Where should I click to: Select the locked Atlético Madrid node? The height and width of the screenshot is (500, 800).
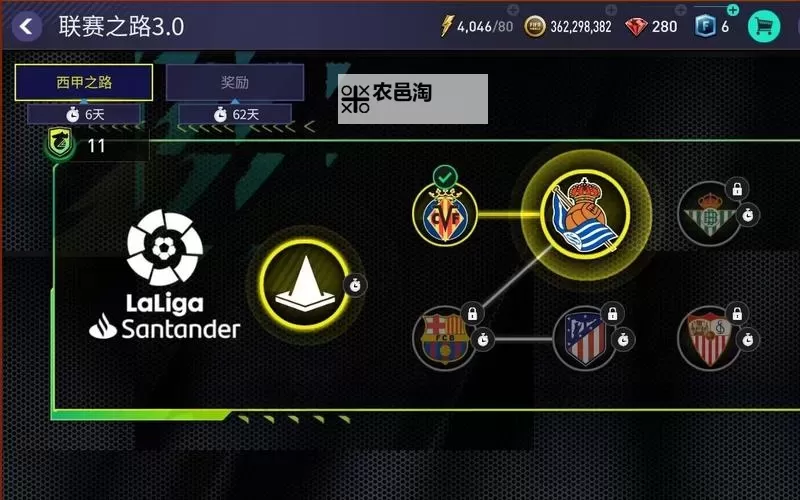click(584, 338)
